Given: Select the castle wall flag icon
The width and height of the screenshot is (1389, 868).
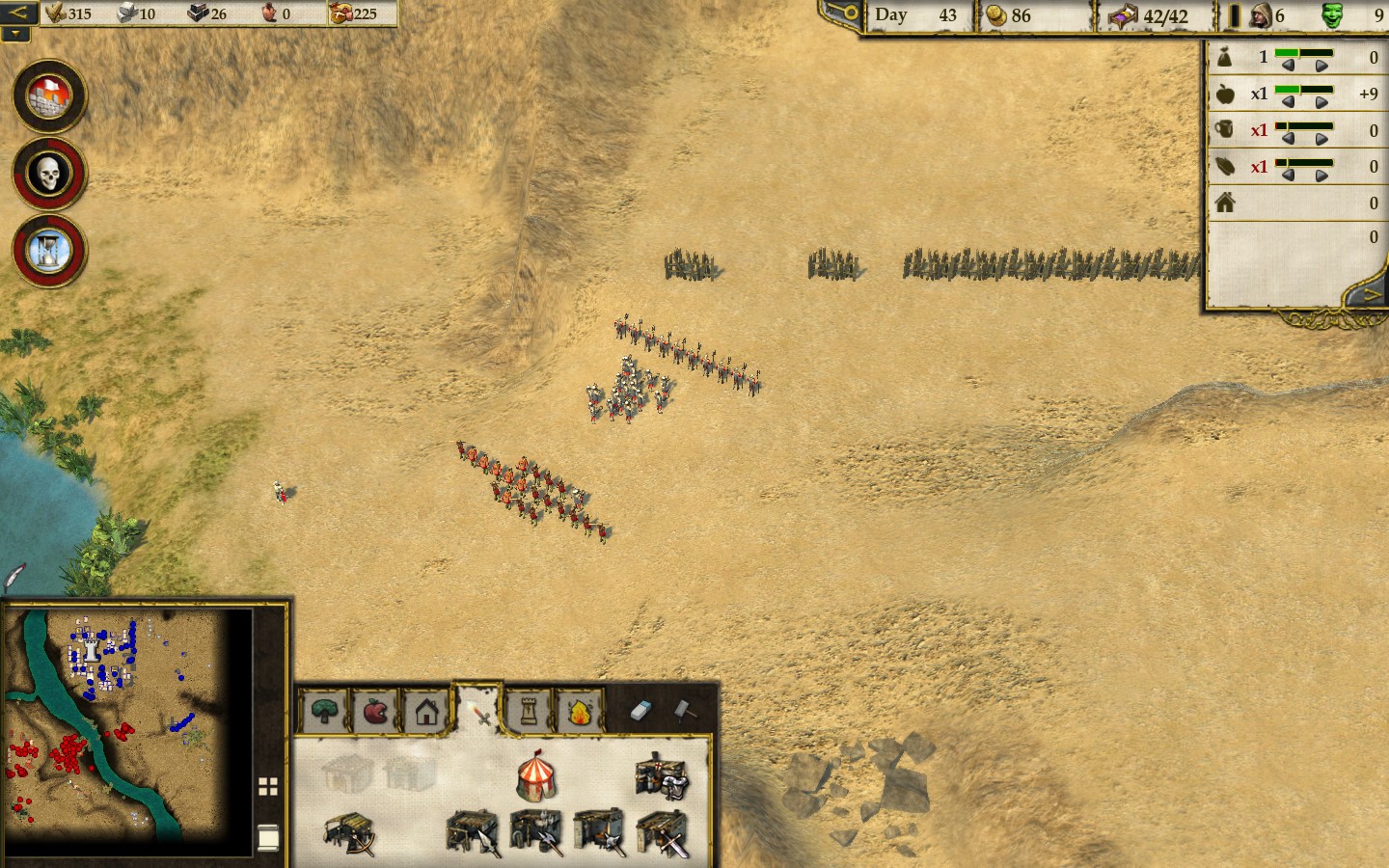Looking at the screenshot, I should coord(48,96).
